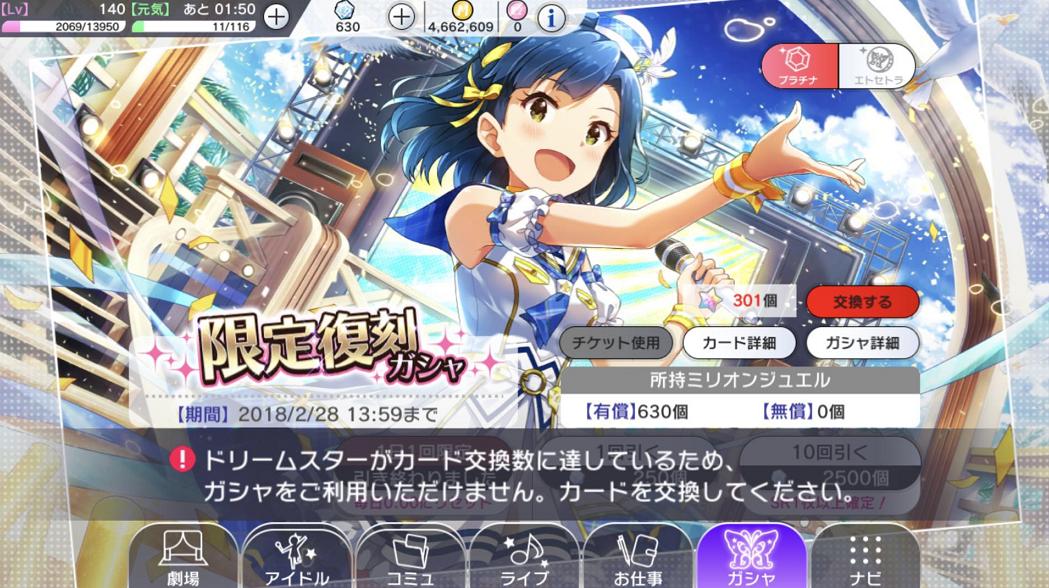The image size is (1049, 588).
Task: Open the info icon in top bar
Action: 551,17
